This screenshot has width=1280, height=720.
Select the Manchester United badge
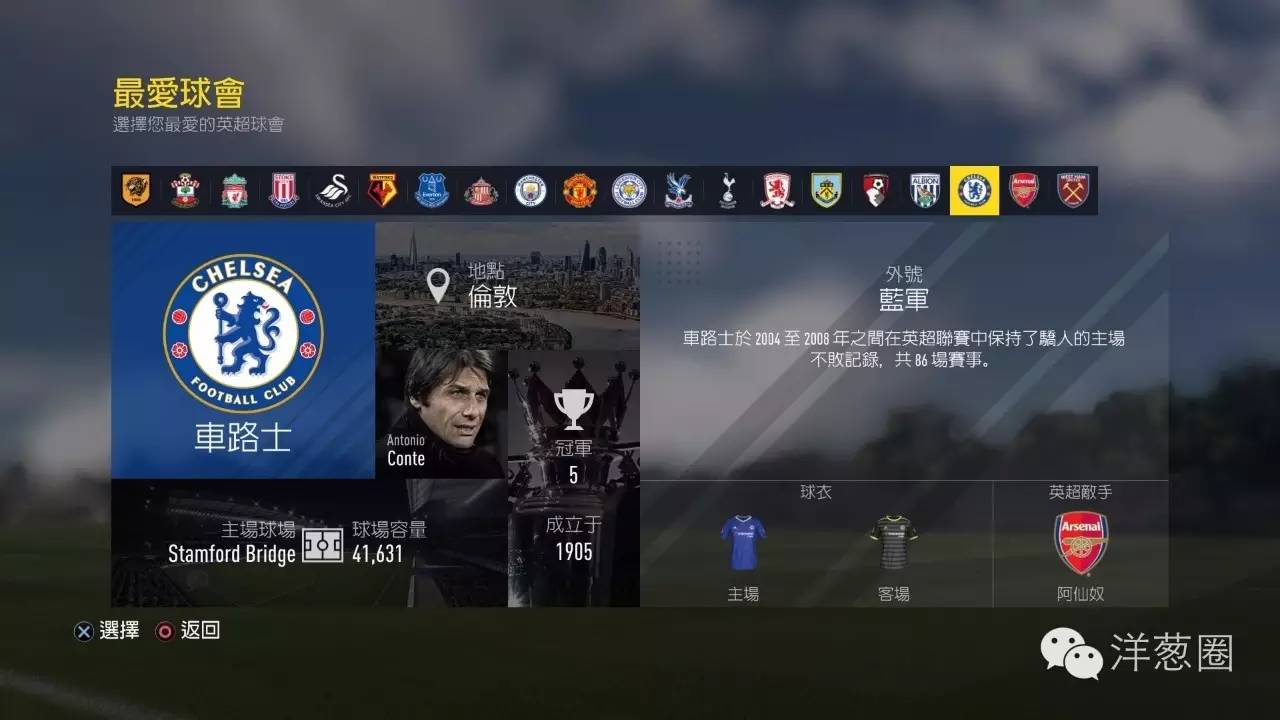point(580,190)
